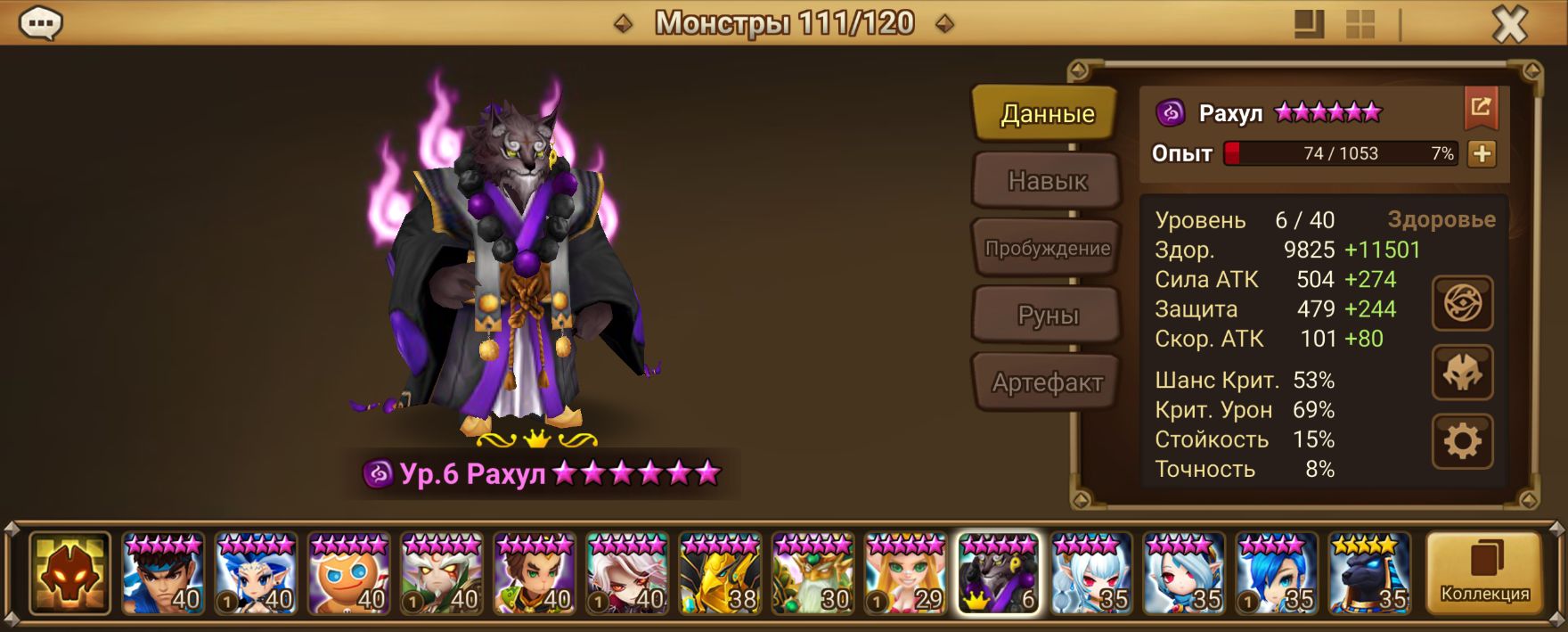Screen dimensions: 1568x632
Task: Click the glowing monster mask filter icon
Action: coord(69,573)
